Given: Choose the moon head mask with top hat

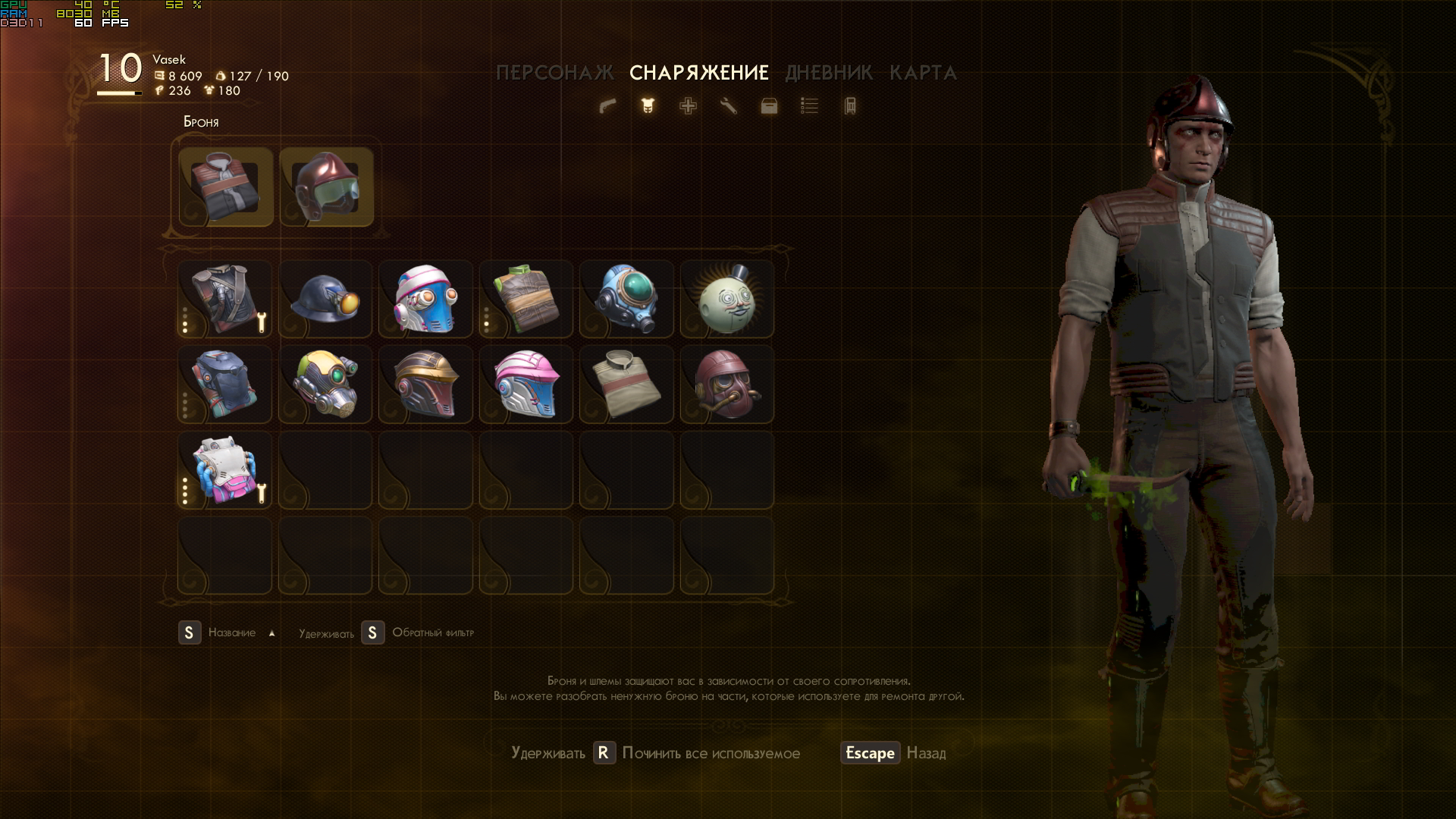Looking at the screenshot, I should pyautogui.click(x=726, y=300).
